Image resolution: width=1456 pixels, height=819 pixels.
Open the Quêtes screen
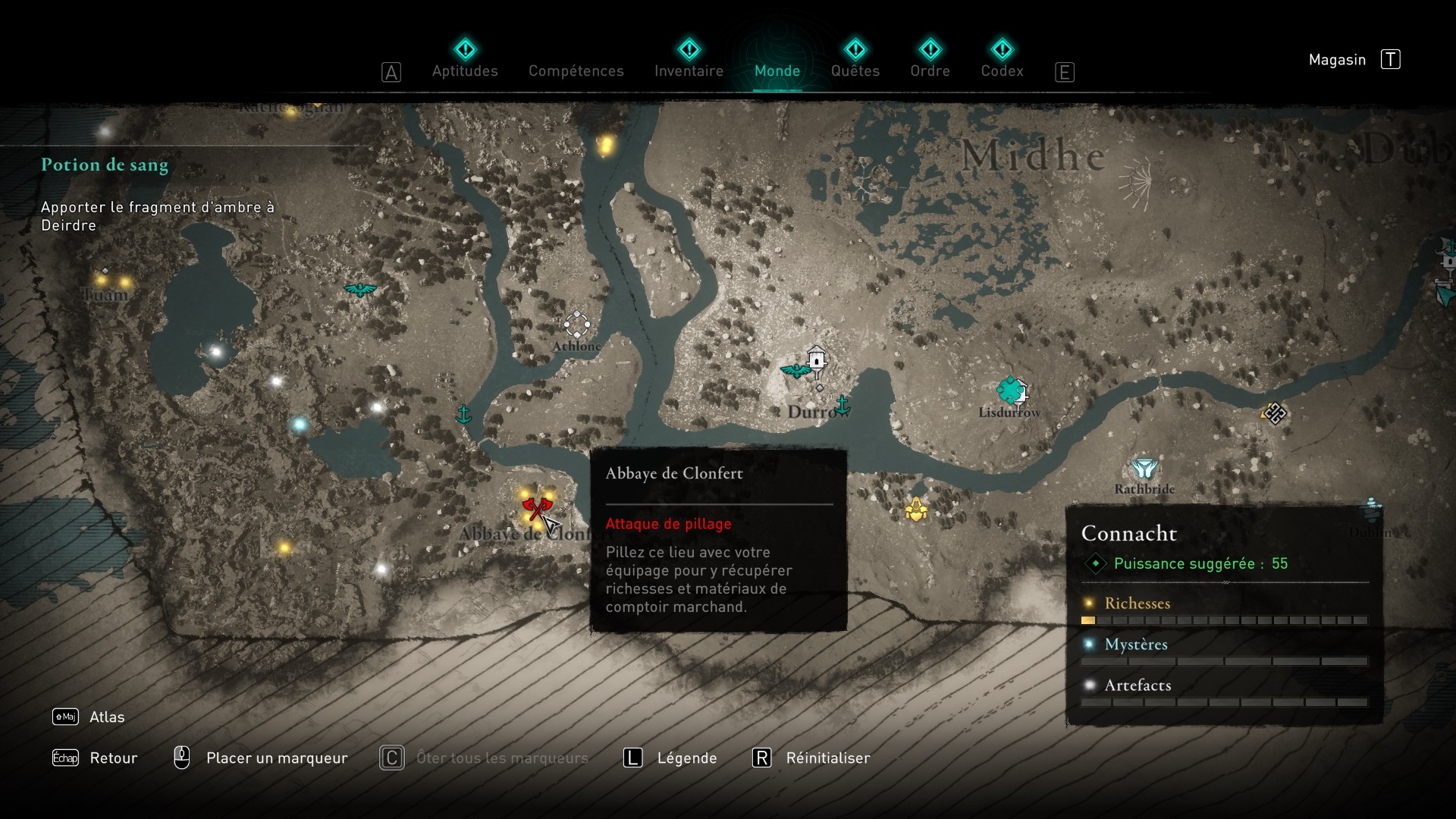point(855,71)
